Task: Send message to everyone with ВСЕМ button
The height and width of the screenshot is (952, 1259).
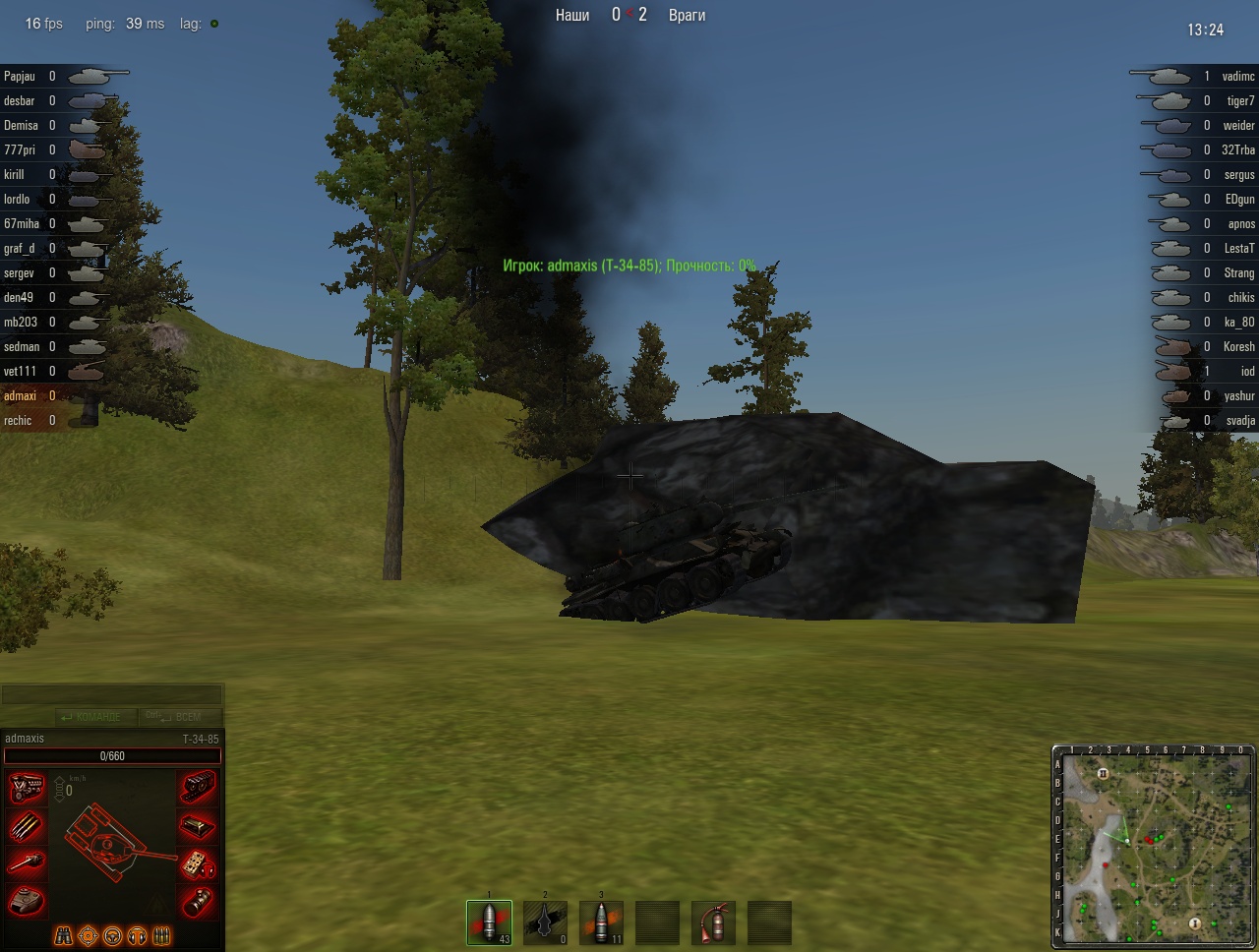Action: point(180,717)
